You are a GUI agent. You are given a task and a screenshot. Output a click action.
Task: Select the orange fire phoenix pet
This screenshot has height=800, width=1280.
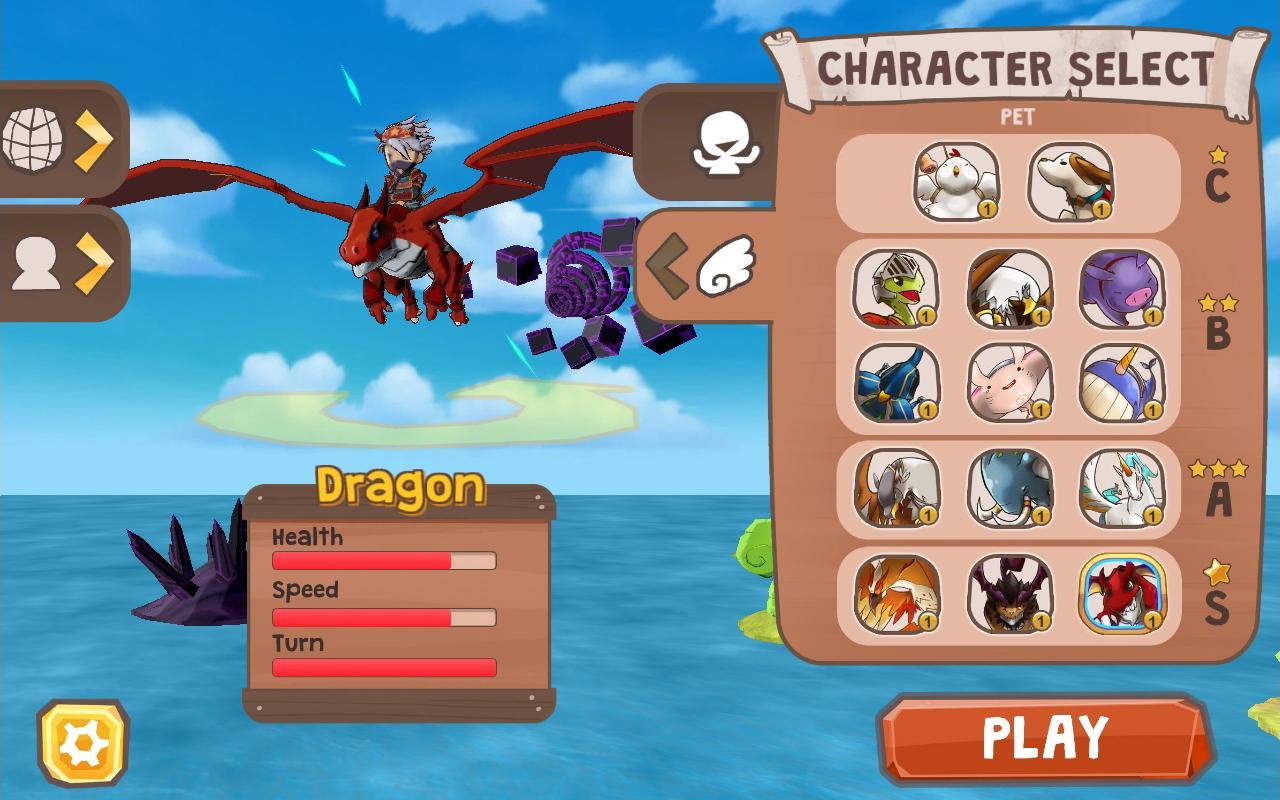pyautogui.click(x=896, y=594)
